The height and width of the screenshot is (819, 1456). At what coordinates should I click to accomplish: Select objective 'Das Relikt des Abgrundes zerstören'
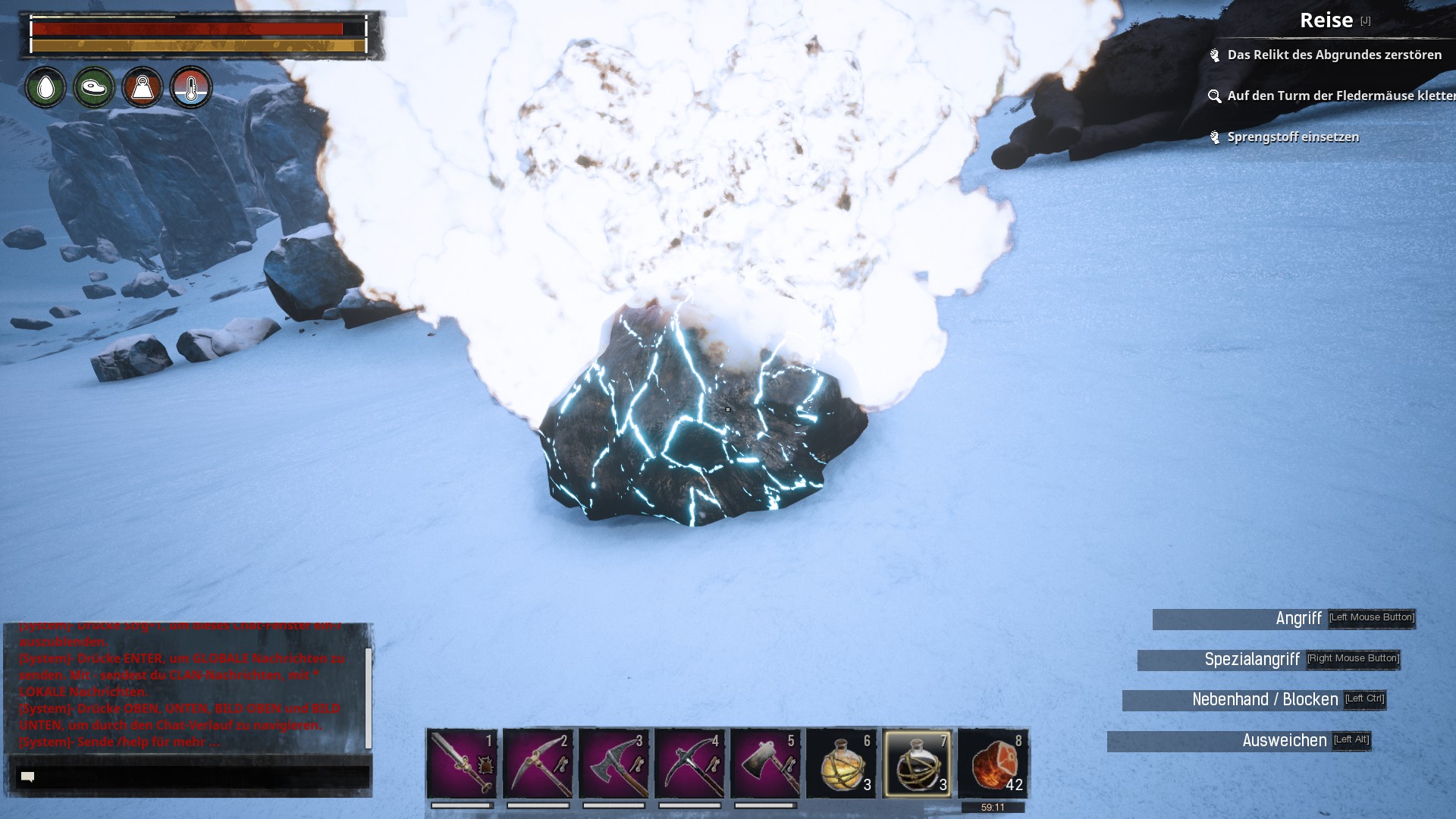[1334, 55]
